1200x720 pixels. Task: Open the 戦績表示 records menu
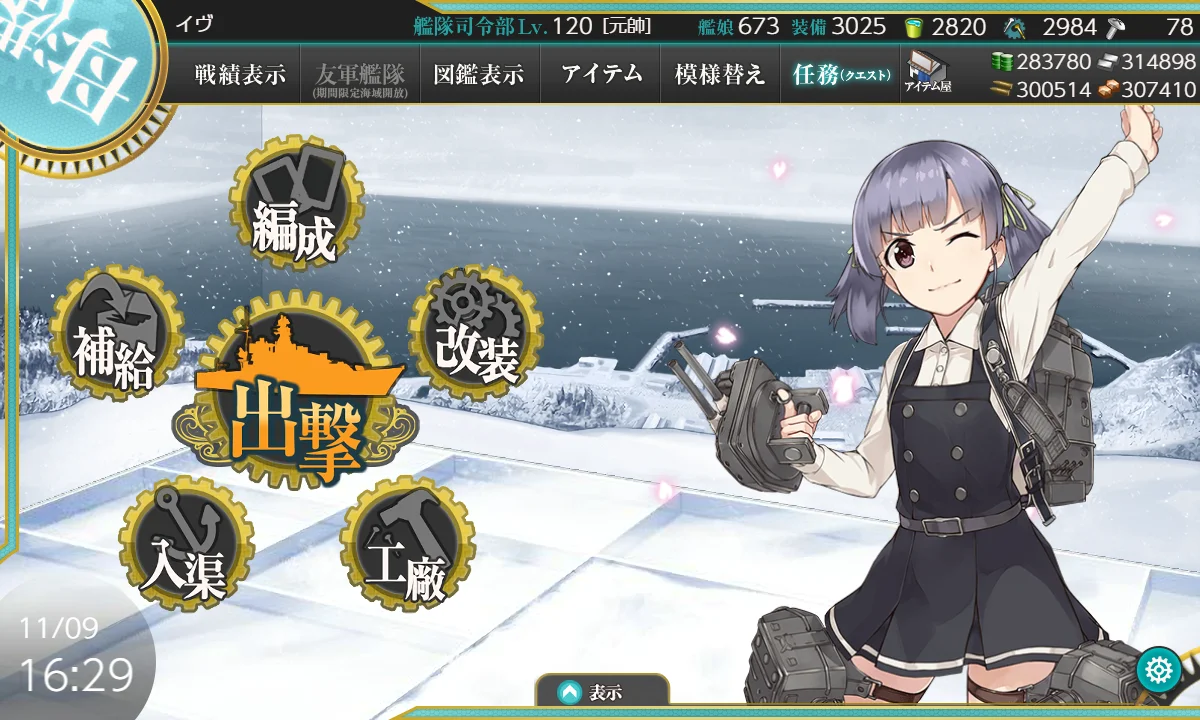click(240, 75)
